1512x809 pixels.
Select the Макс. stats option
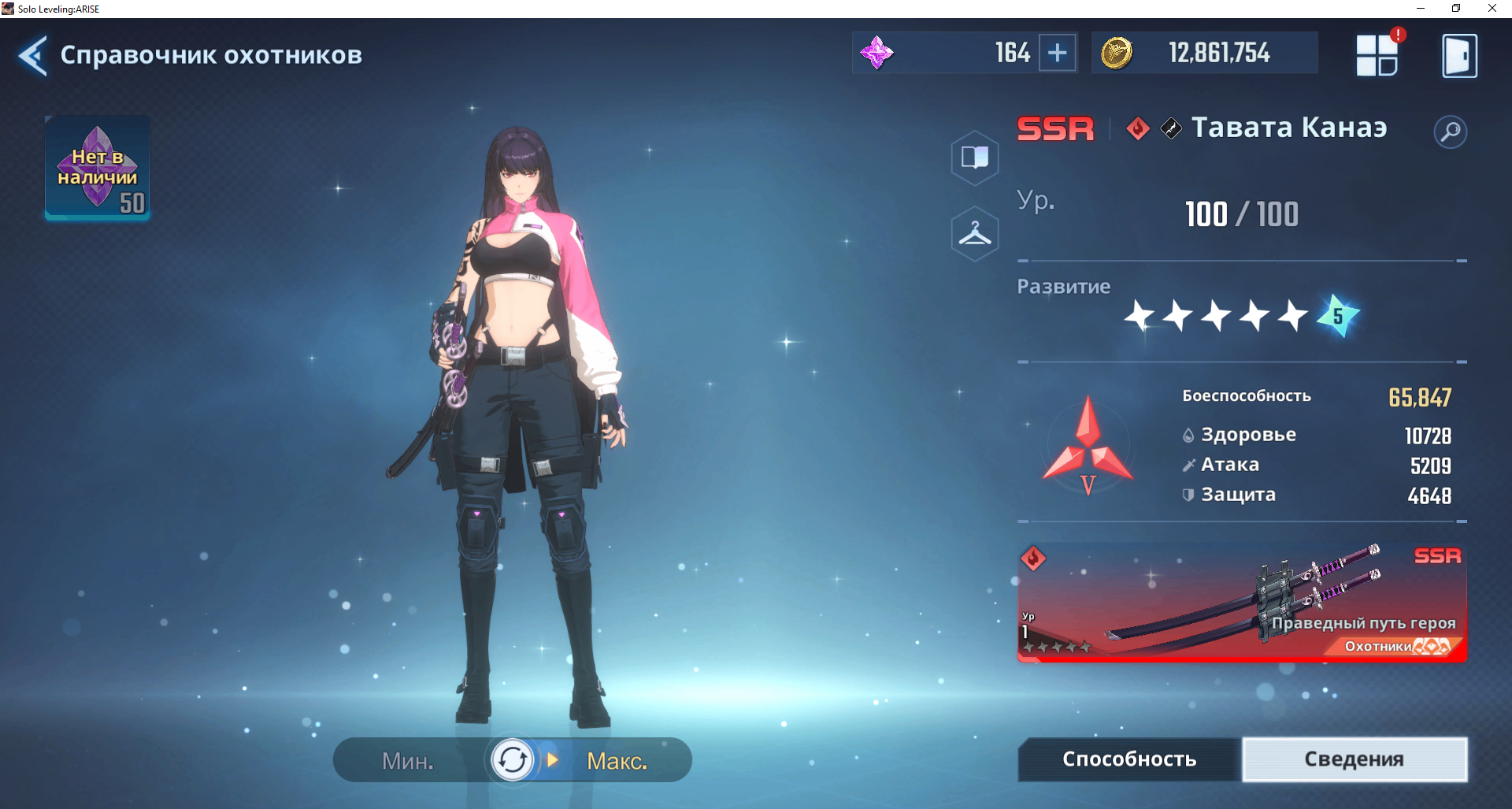coord(617,761)
